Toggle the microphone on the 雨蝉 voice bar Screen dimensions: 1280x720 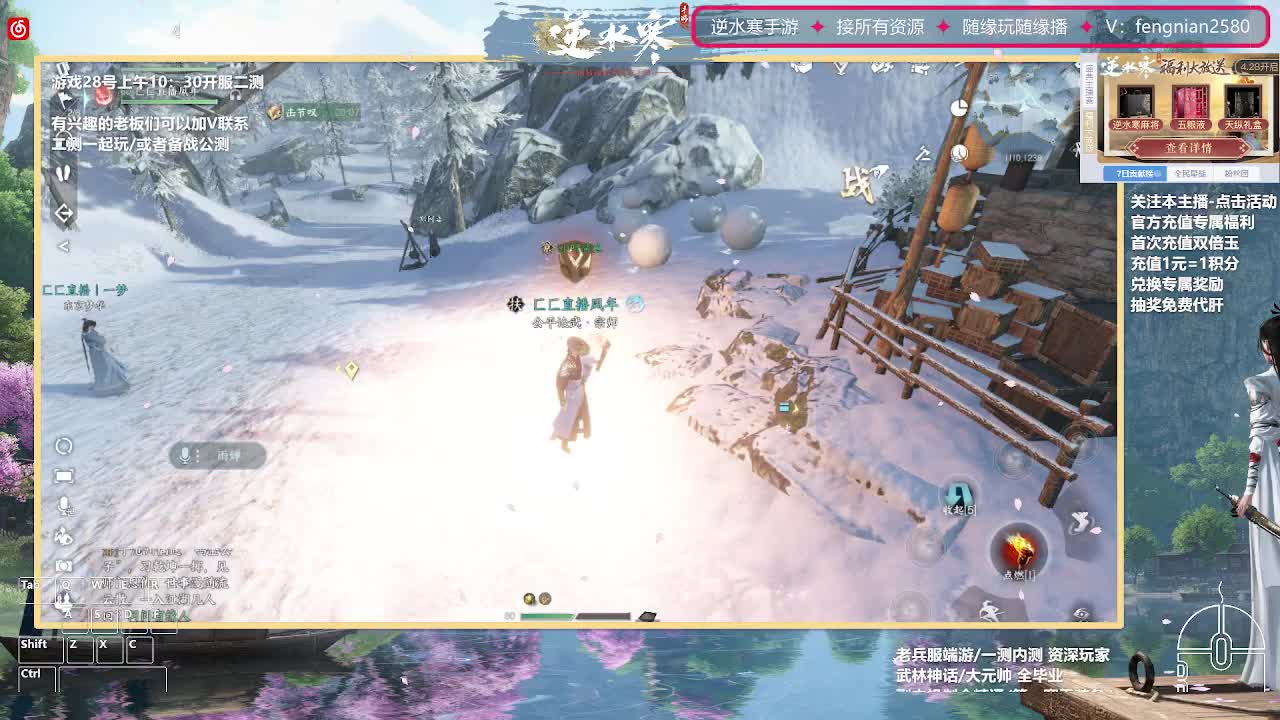[x=185, y=455]
